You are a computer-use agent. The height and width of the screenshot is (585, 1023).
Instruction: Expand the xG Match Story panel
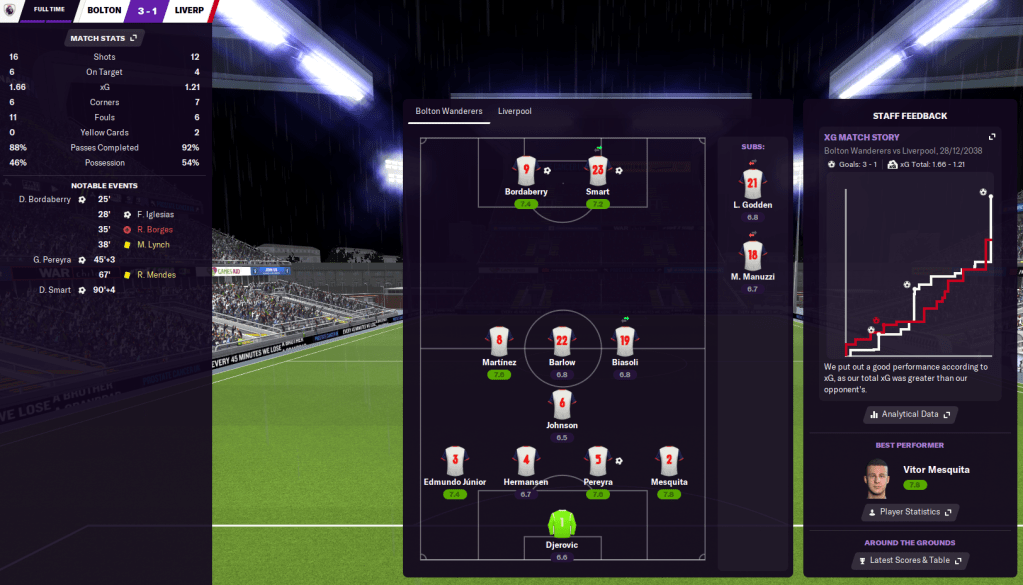pos(992,137)
